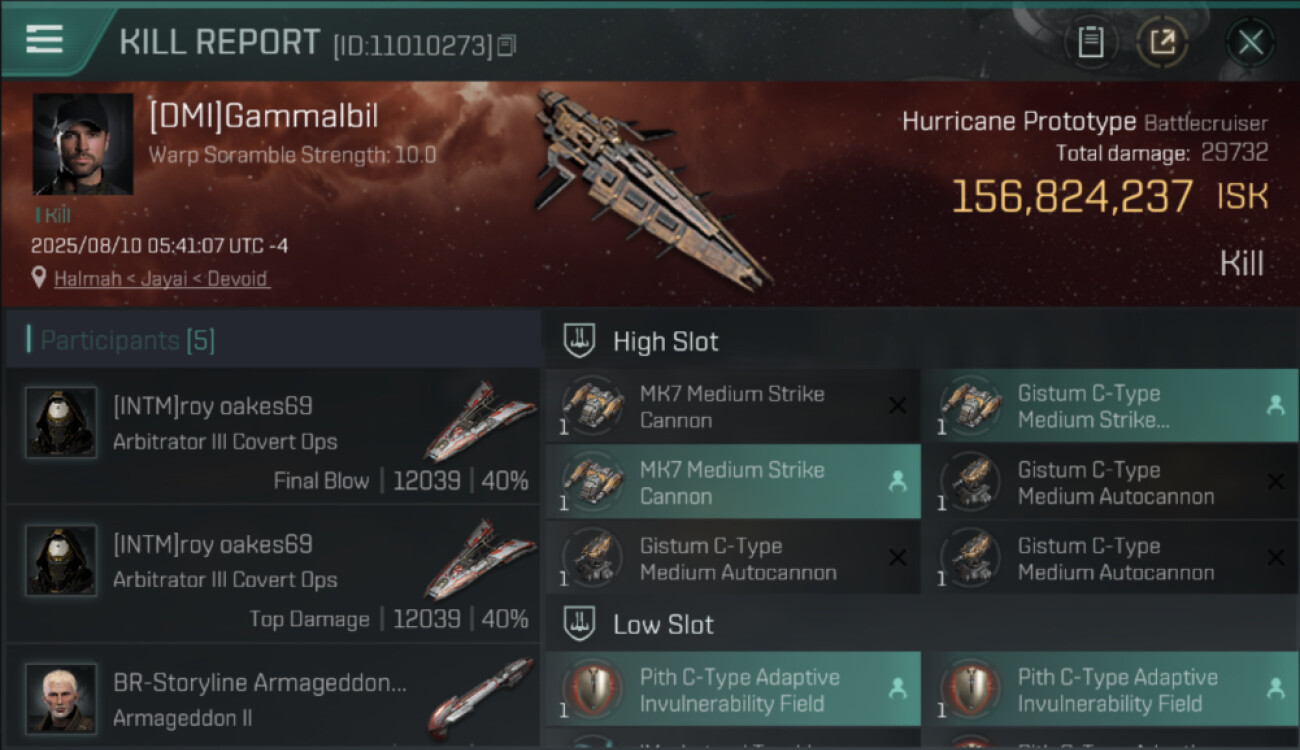The height and width of the screenshot is (750, 1300).
Task: Select the destroyed MK7 Medium Strike Cannon slot
Action: point(732,407)
